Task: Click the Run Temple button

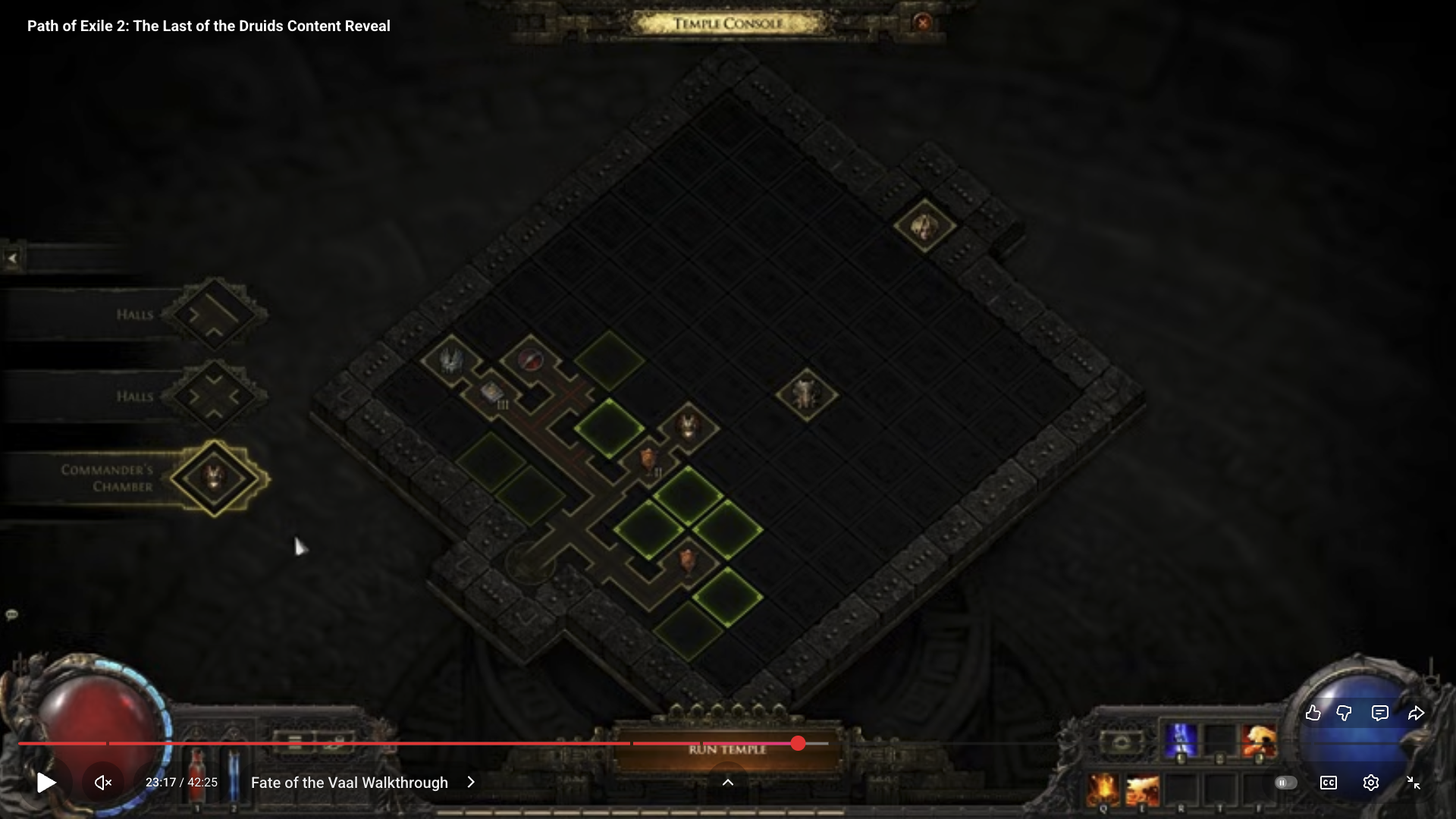Action: tap(727, 749)
